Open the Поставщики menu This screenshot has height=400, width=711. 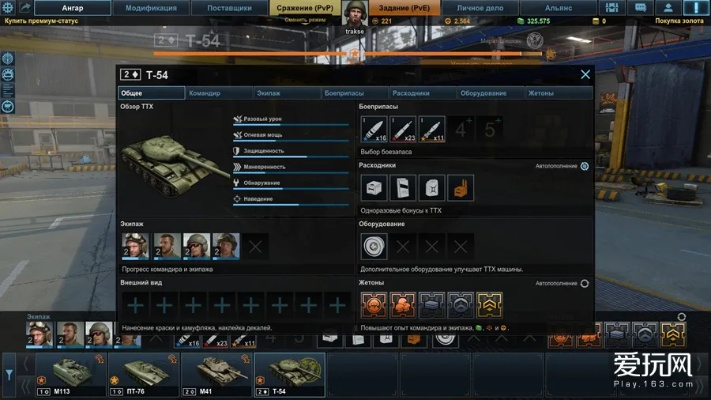point(229,7)
